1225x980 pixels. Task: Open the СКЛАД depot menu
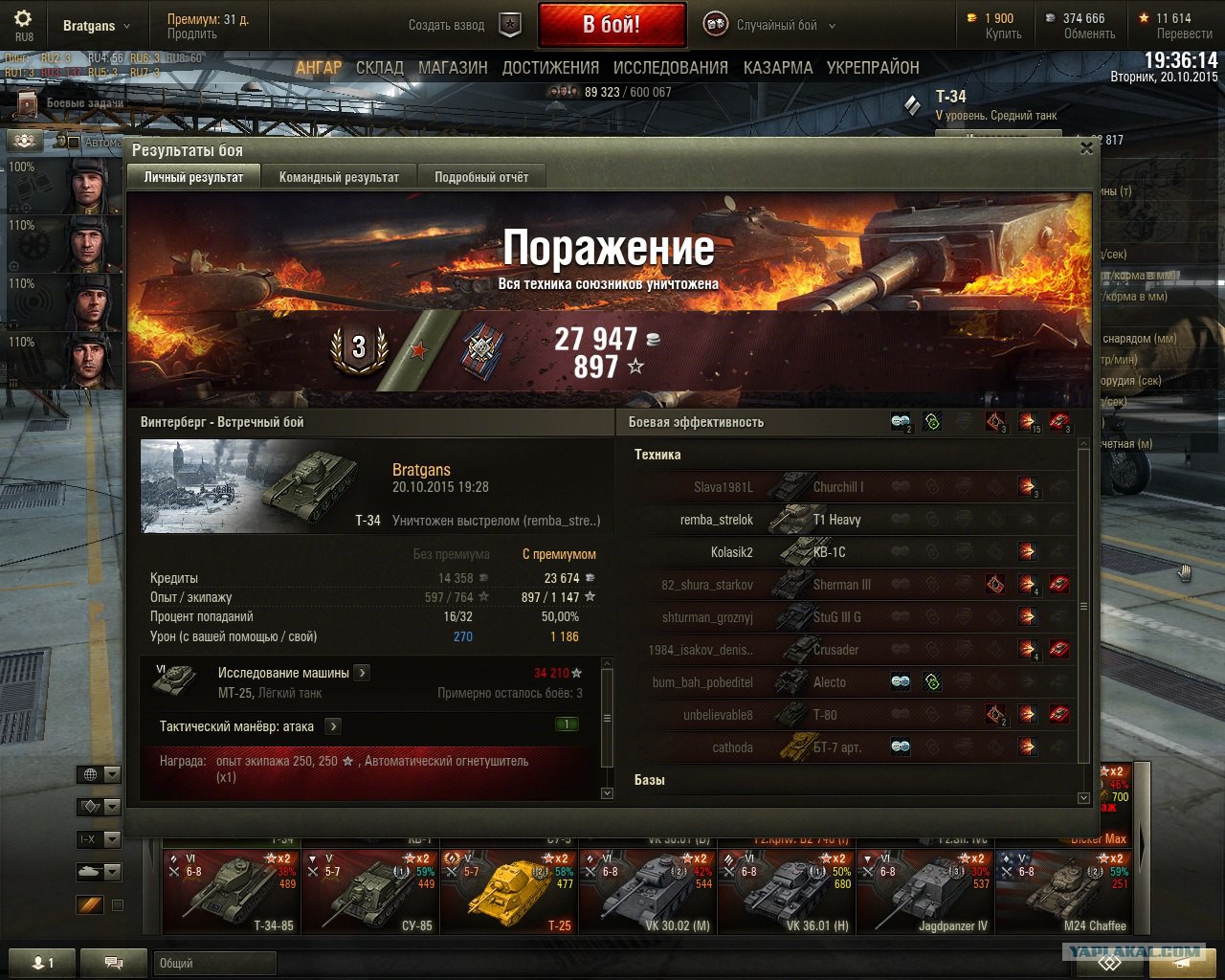[379, 68]
